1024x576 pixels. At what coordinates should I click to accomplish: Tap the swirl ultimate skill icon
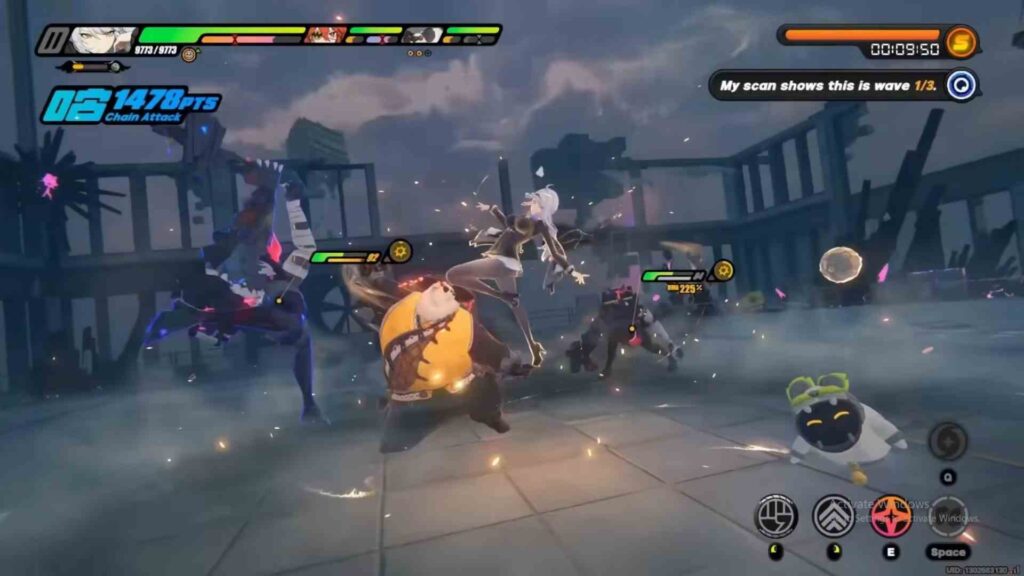coord(946,441)
